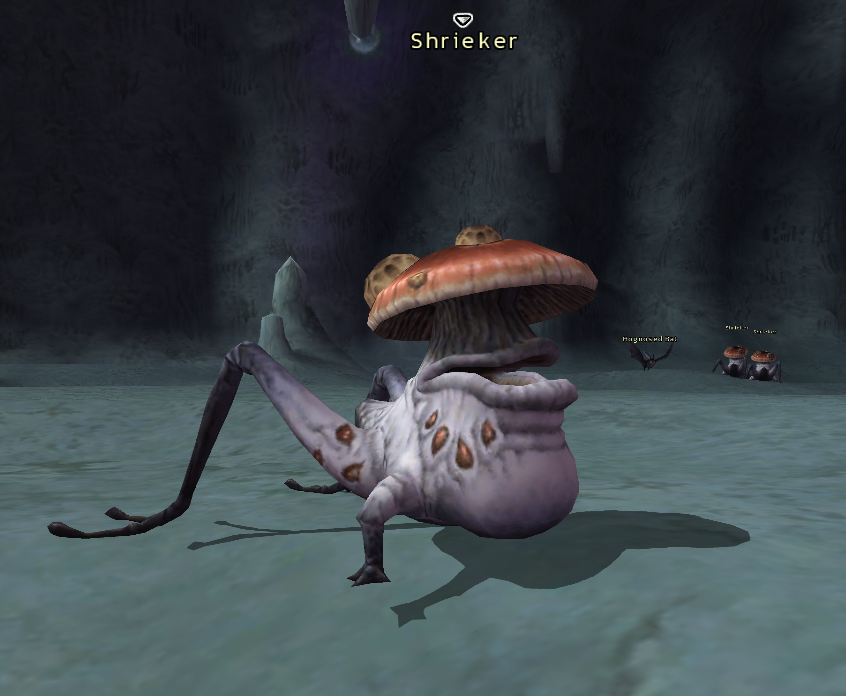Select the targeted Shrieker nameplate
The width and height of the screenshot is (846, 696).
(x=464, y=41)
